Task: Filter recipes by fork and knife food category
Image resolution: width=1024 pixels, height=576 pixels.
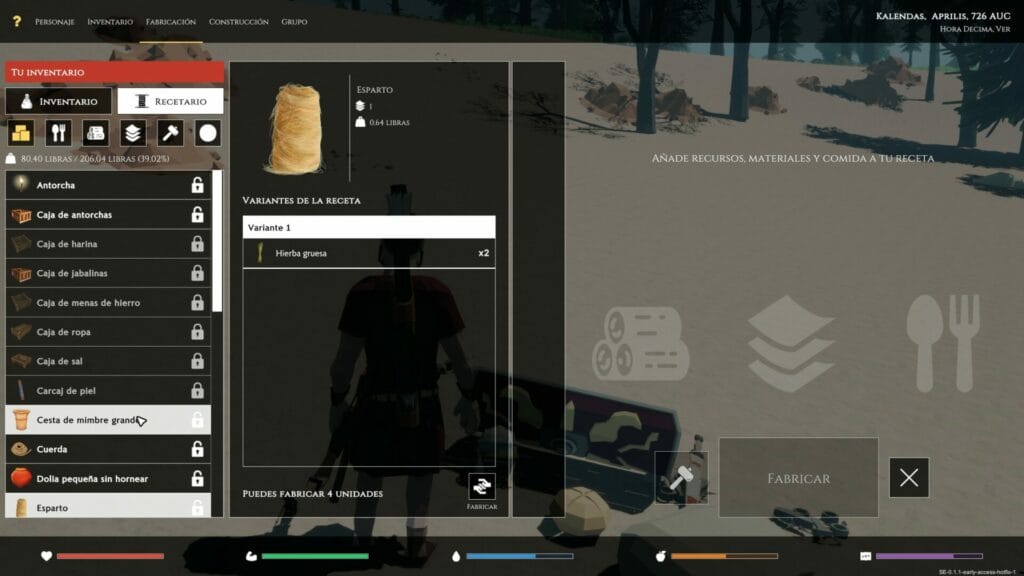Action: [x=58, y=133]
